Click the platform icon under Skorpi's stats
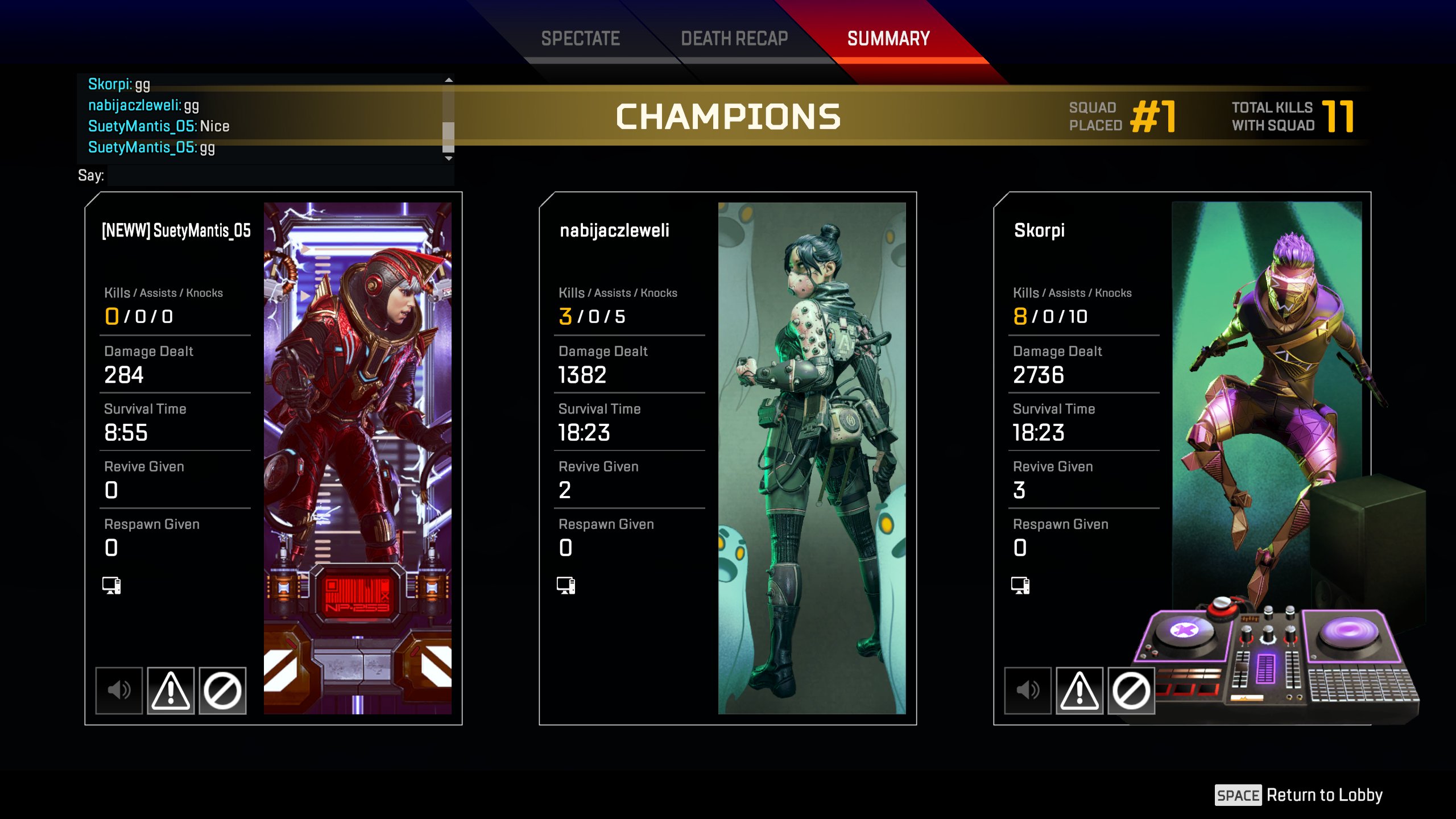Image resolution: width=1456 pixels, height=819 pixels. pyautogui.click(x=1020, y=585)
